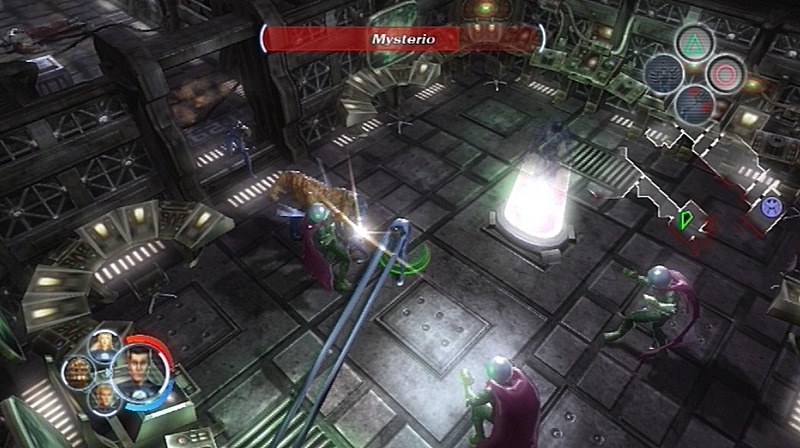800x448 pixels.
Task: Activate the red and blue power icon
Action: (x=692, y=102)
